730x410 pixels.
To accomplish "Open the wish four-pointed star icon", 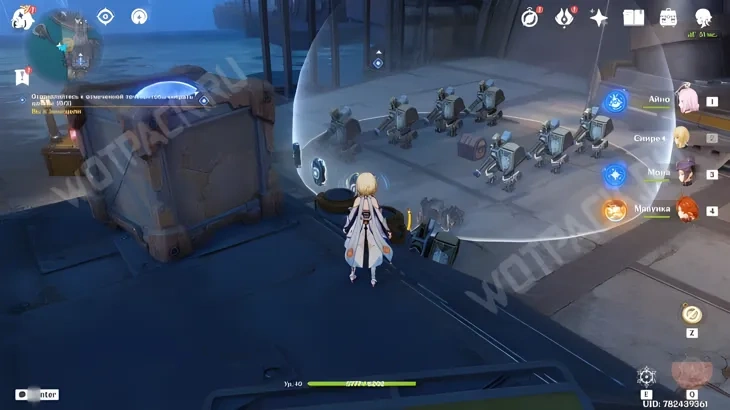I will [x=599, y=17].
